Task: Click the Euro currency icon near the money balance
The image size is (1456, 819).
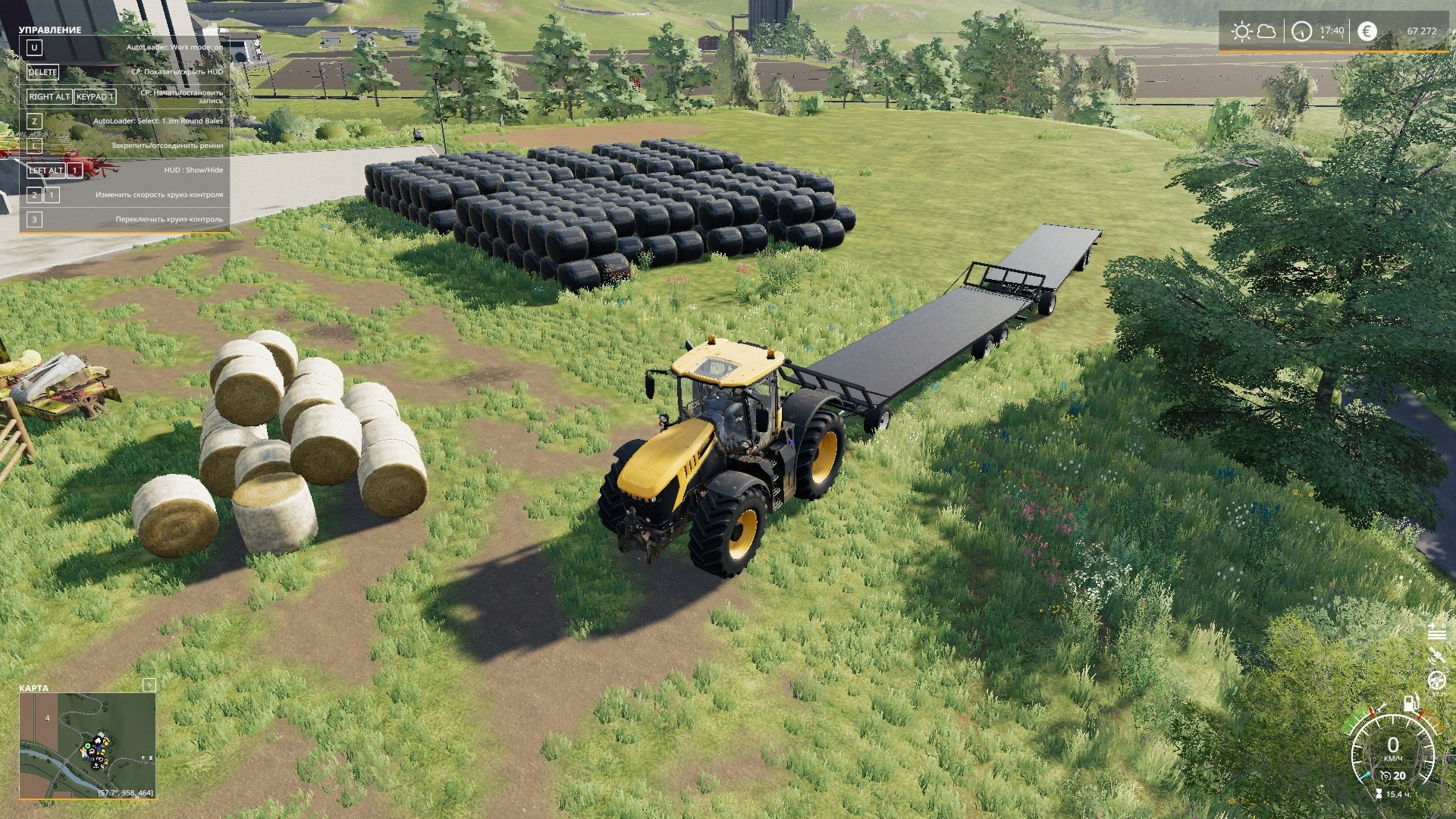Action: [1367, 32]
